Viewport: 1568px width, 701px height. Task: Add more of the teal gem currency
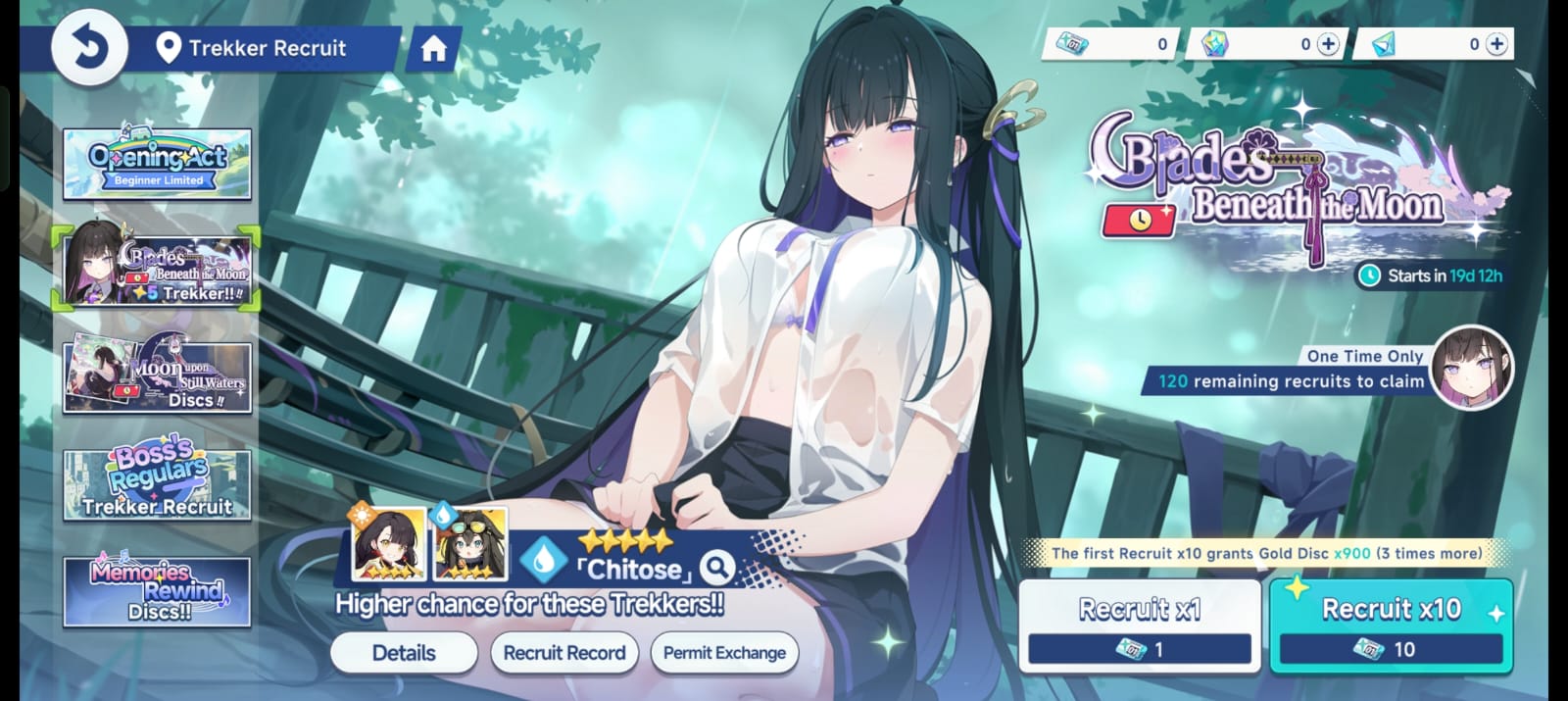tap(1496, 44)
